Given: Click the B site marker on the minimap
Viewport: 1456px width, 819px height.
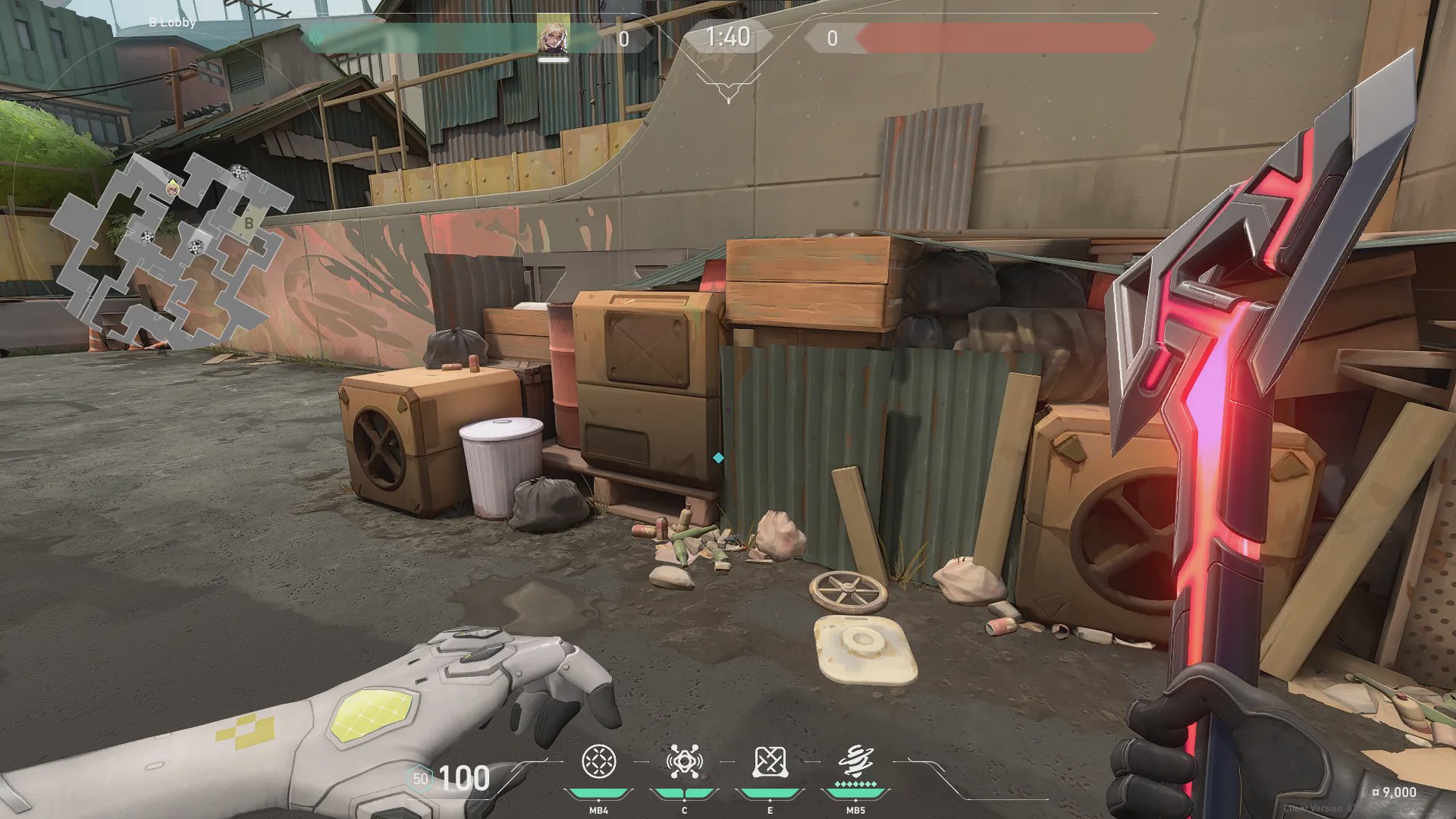Looking at the screenshot, I should [249, 223].
